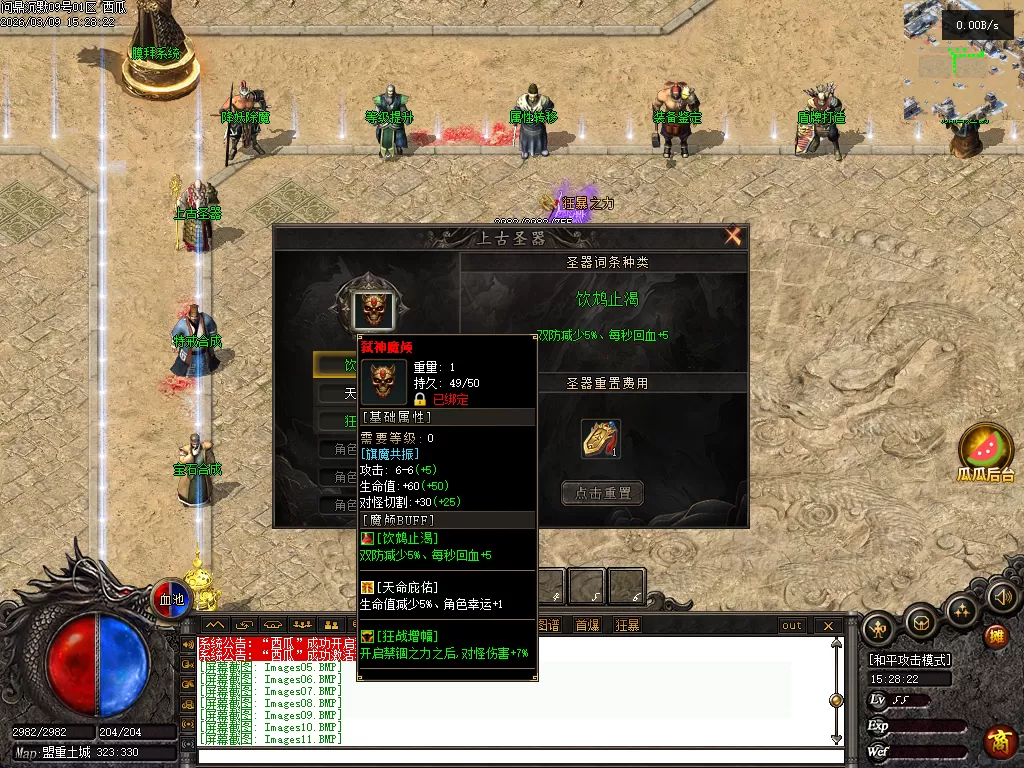Screen dimensions: 1024x768
Task: Open the 商 shop button
Action: (x=999, y=742)
